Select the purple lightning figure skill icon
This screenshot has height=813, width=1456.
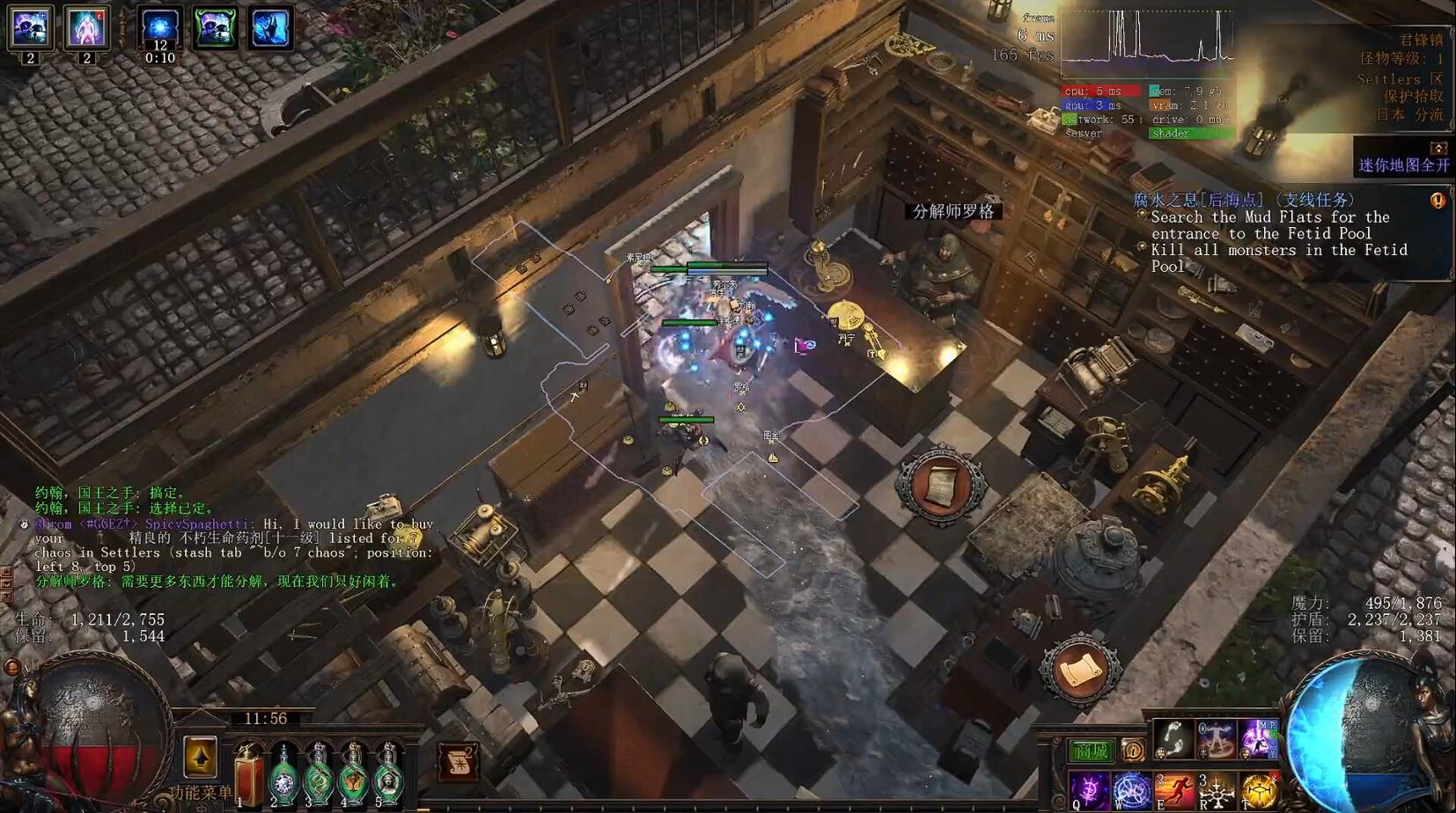[x=1258, y=739]
